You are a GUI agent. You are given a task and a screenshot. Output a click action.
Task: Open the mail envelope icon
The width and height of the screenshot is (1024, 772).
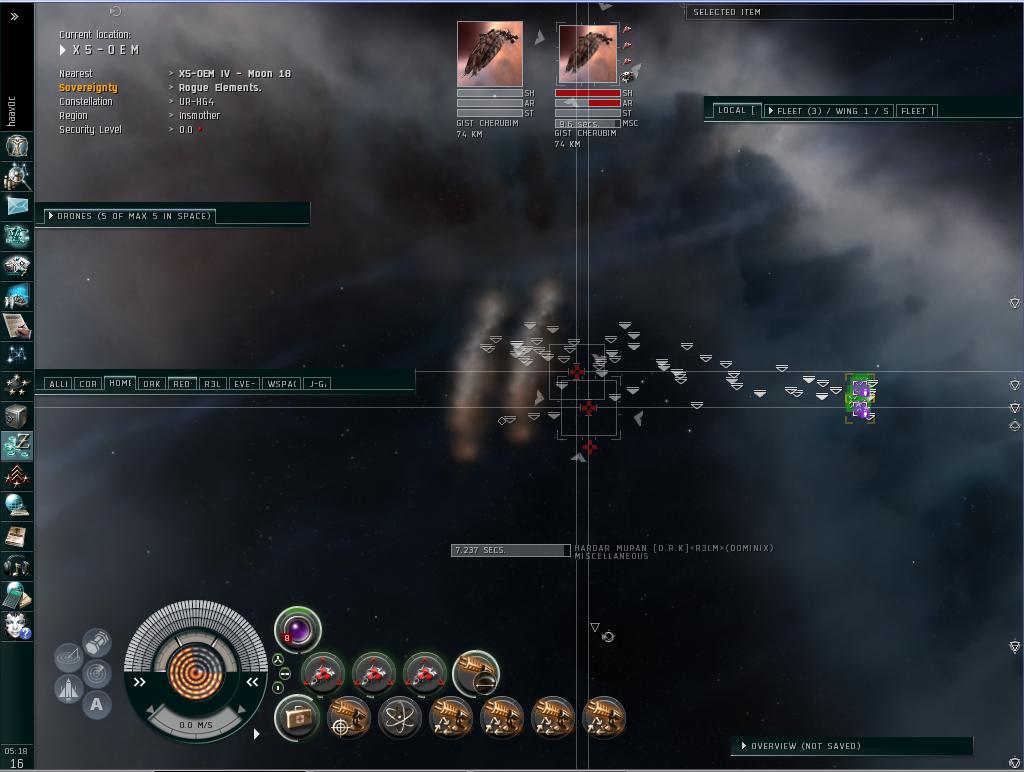17,206
